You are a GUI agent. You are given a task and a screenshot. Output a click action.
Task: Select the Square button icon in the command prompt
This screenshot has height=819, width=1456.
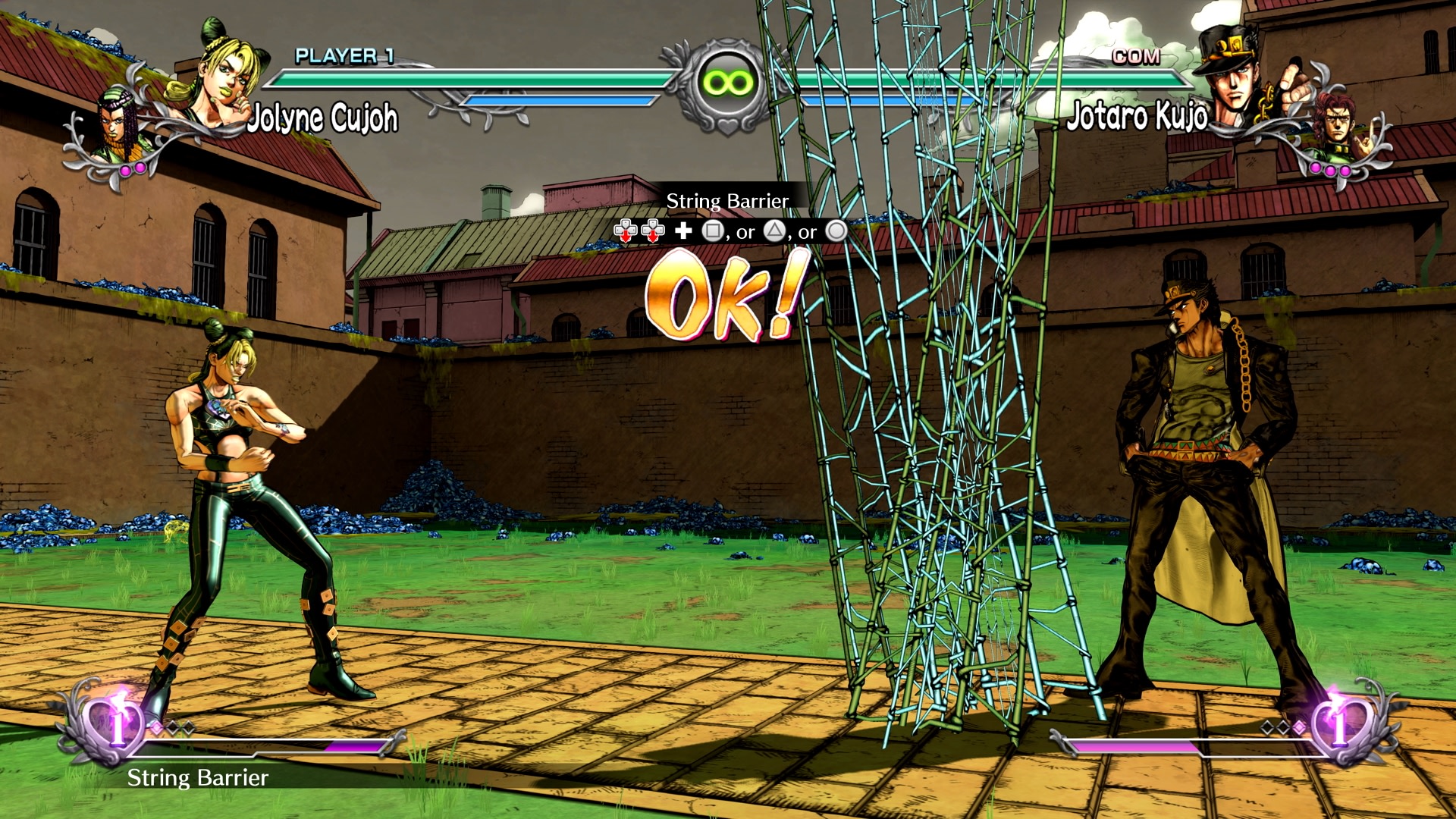point(713,231)
